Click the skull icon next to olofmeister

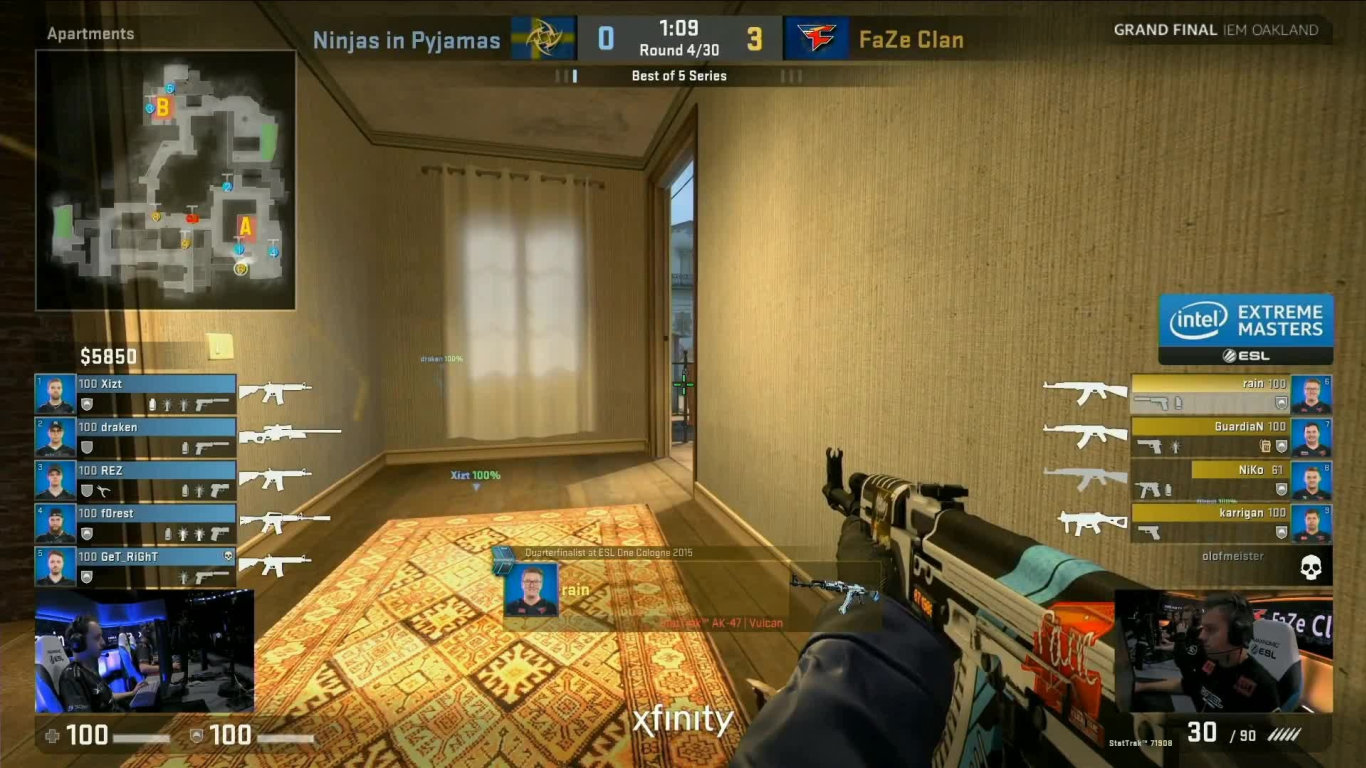click(x=1310, y=565)
